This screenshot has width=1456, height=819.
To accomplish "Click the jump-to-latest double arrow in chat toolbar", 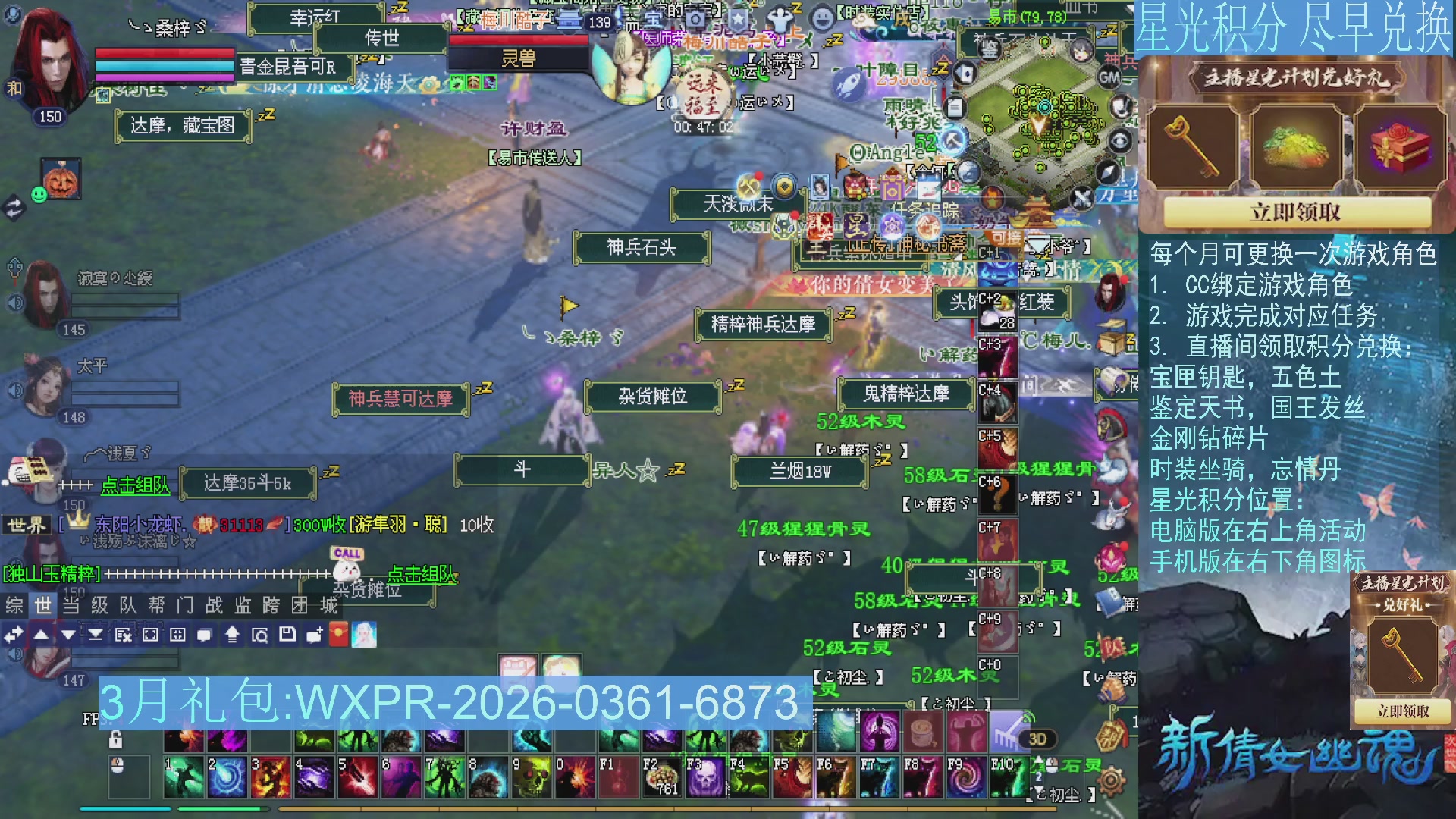I will [96, 635].
